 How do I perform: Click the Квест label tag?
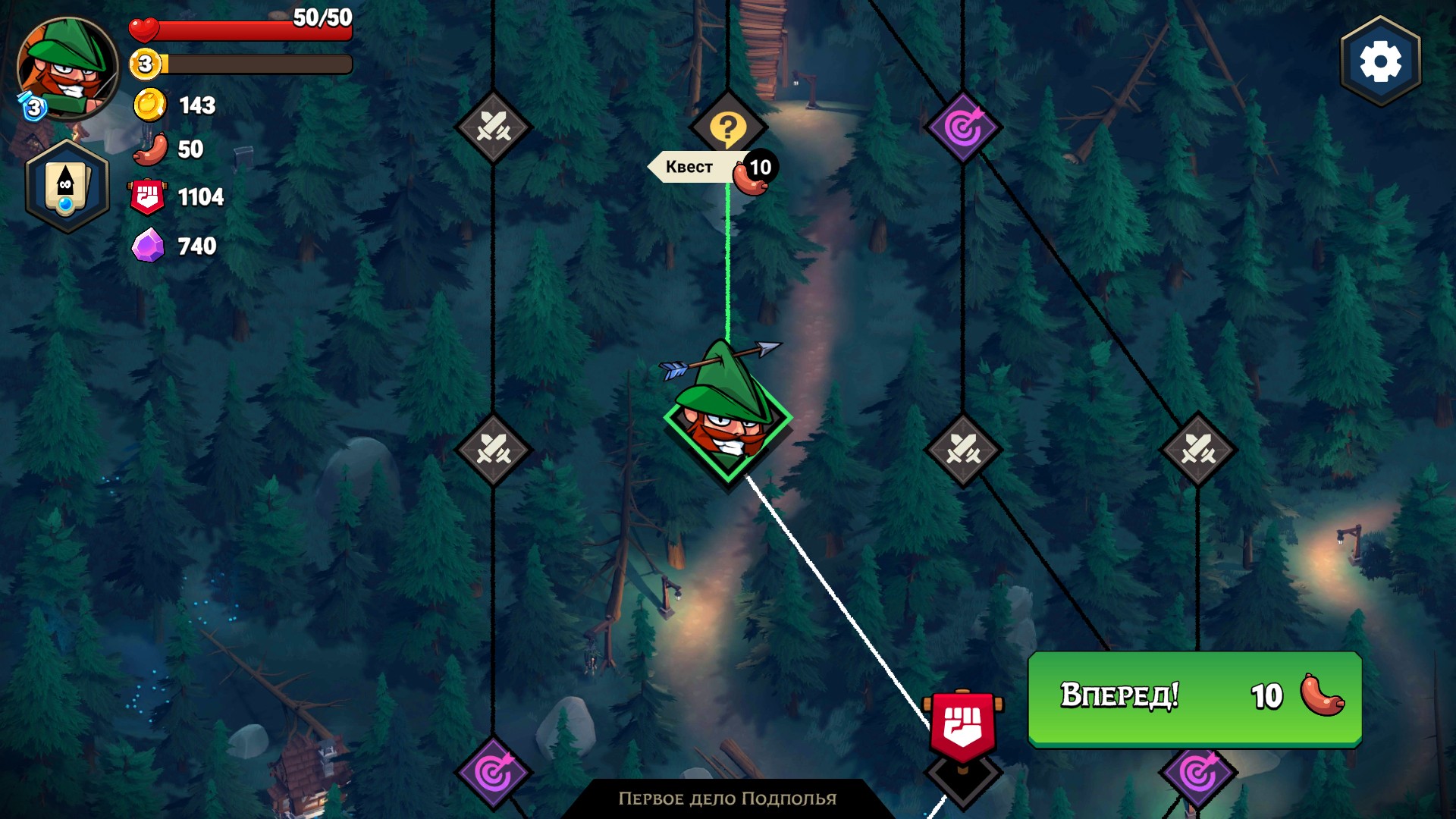pos(690,167)
